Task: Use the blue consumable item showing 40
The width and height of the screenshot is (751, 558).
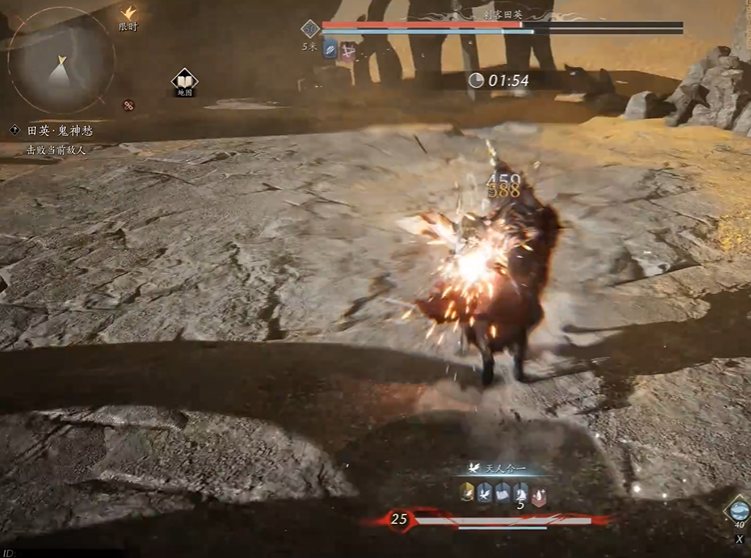Action: [x=738, y=510]
